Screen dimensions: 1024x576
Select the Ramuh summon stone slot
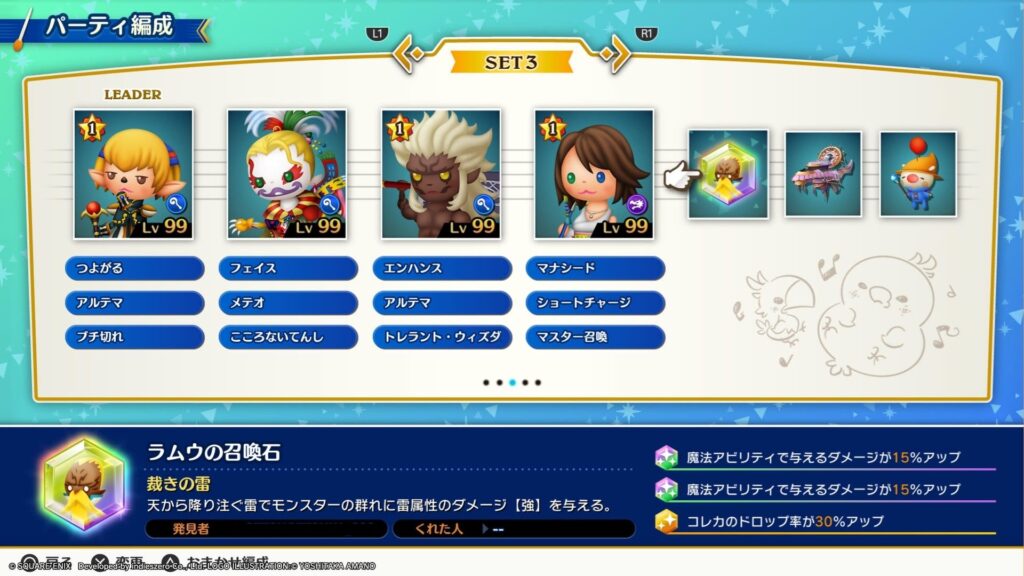728,174
